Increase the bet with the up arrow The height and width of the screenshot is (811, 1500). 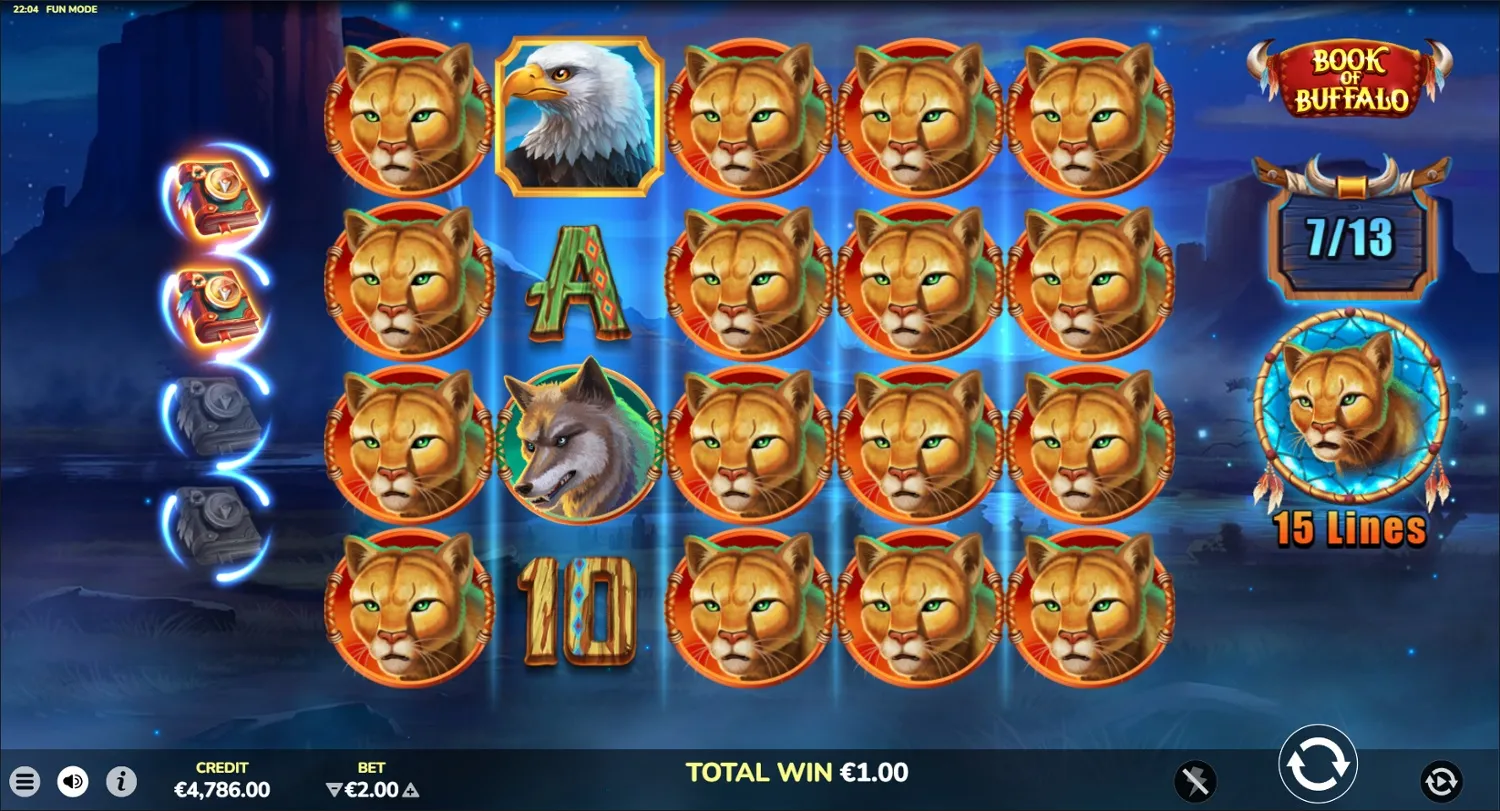coord(410,789)
